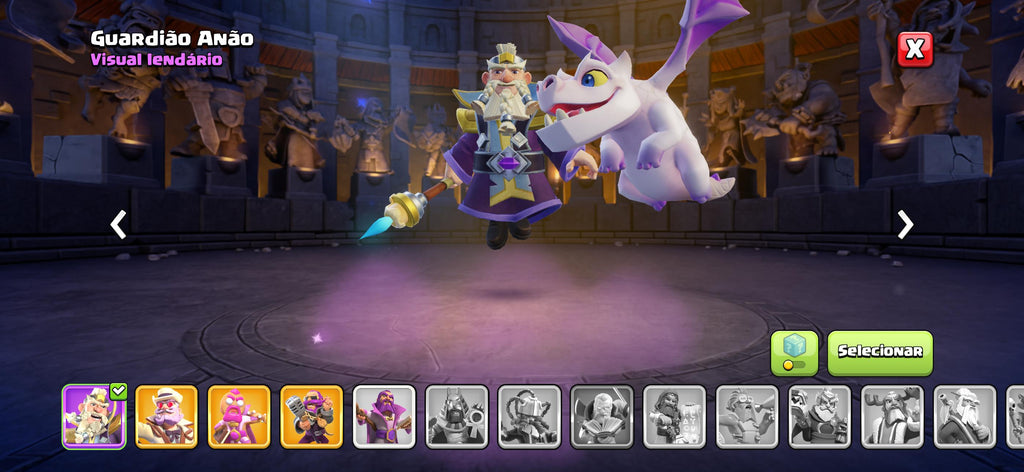Choose the white-hat cowboy Warden skin
1024x472 pixels.
coord(166,416)
